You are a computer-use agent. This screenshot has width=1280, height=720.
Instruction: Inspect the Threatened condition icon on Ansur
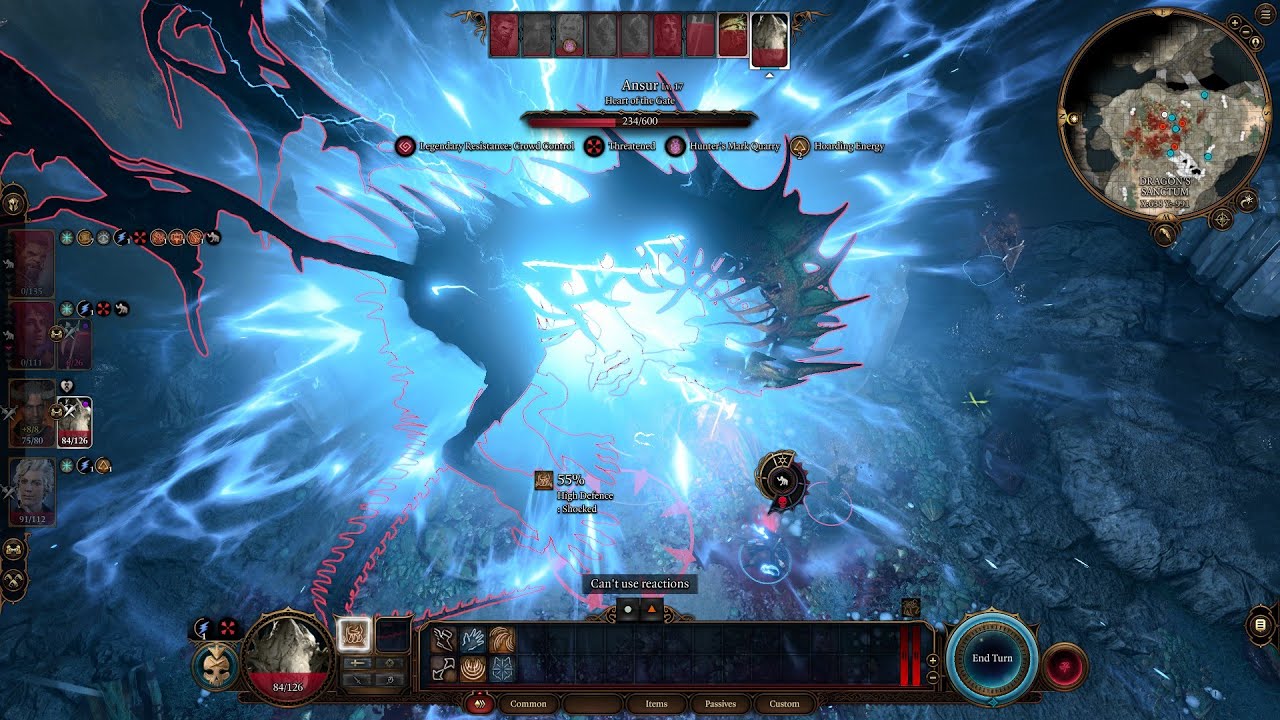point(596,145)
